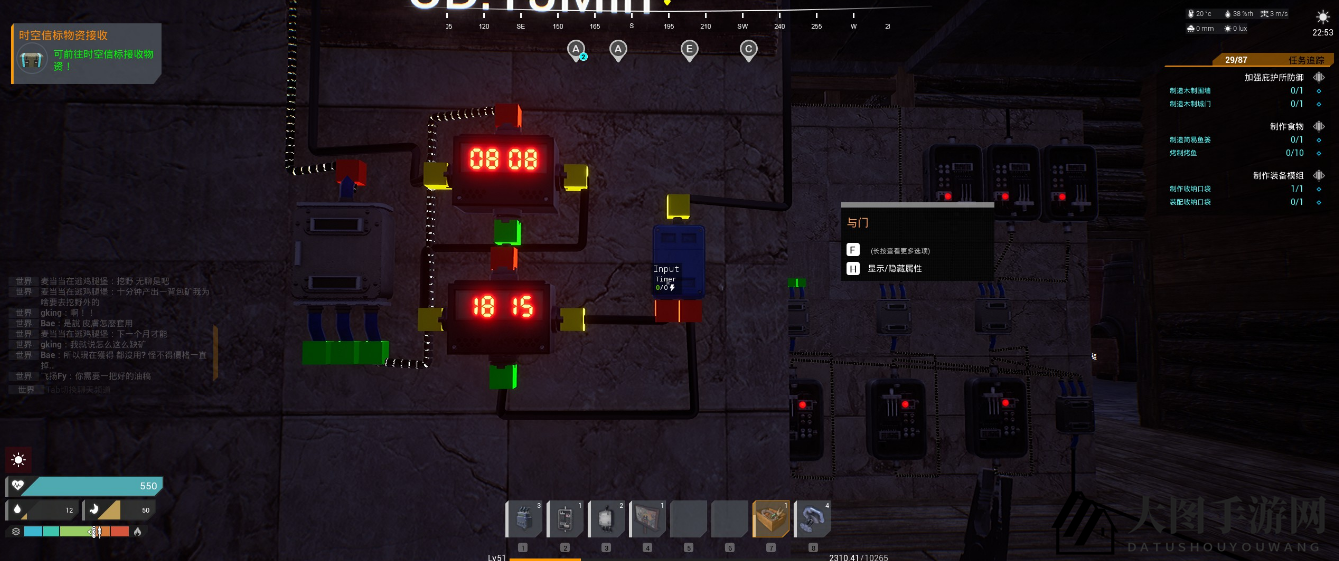Click the C marker on the compass

coord(748,49)
